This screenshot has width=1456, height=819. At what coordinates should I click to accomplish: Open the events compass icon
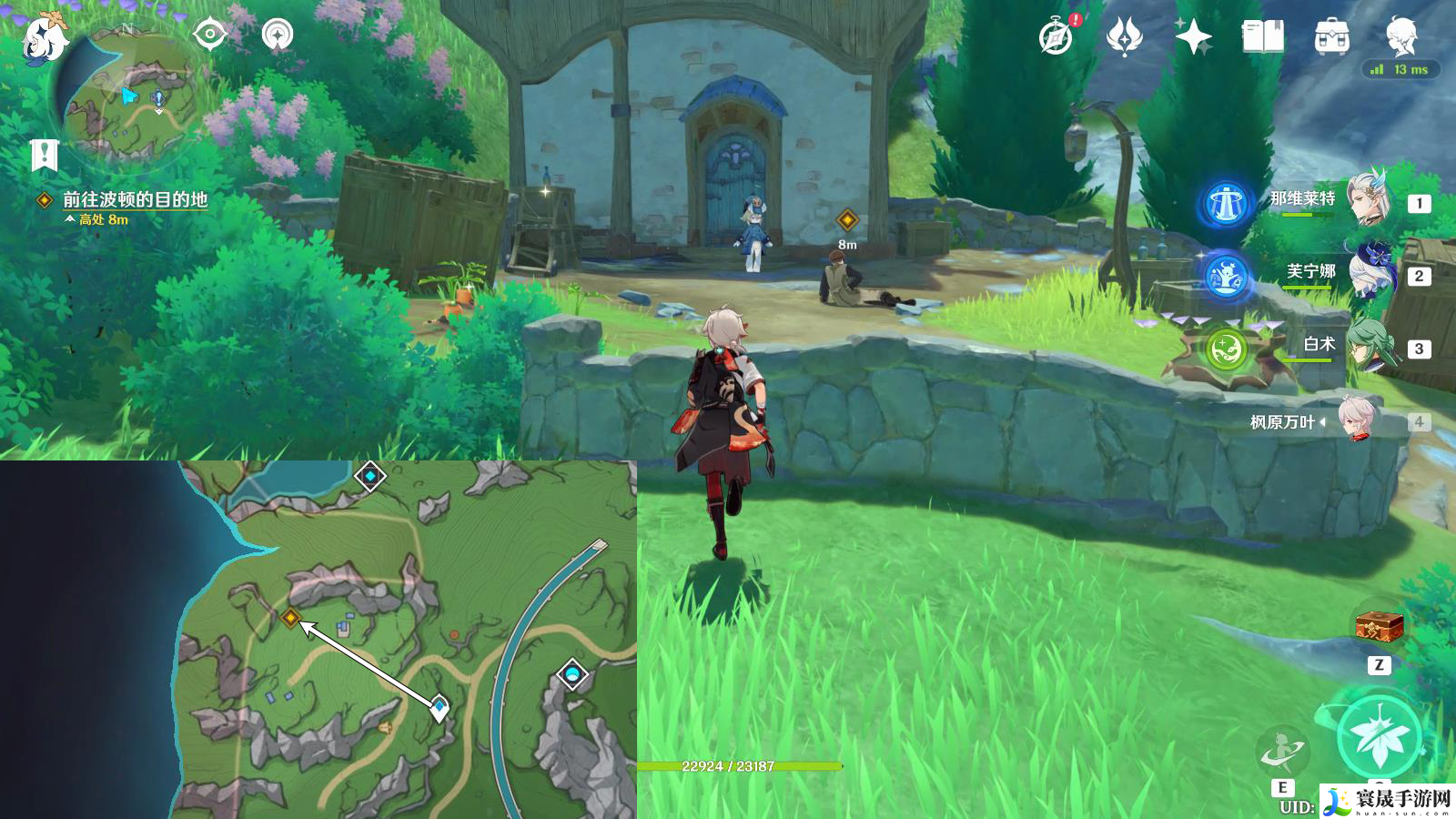[x=1057, y=37]
